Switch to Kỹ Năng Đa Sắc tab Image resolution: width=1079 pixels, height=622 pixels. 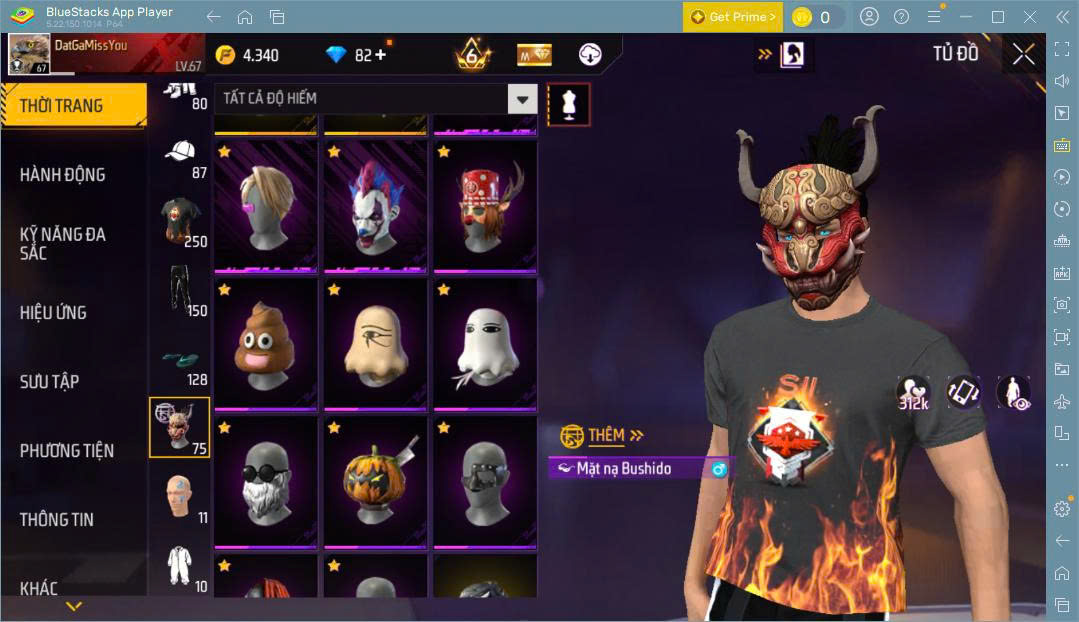62,243
